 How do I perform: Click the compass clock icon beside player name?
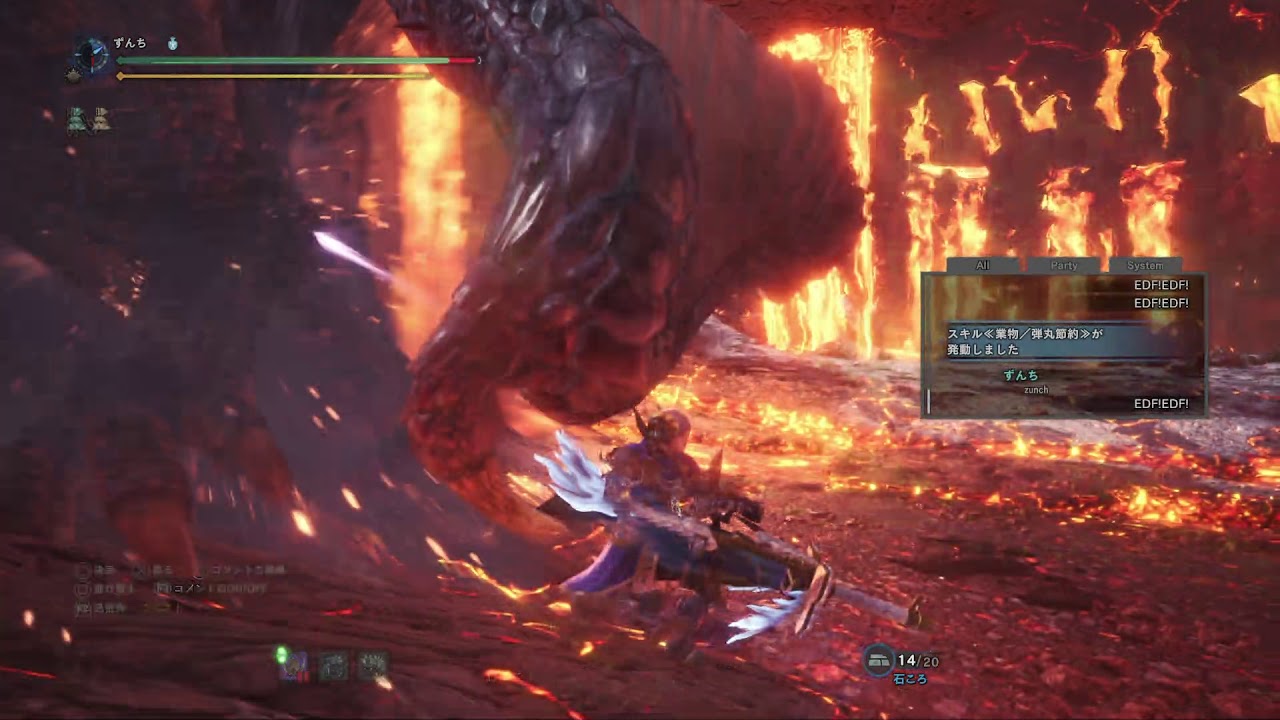(92, 54)
